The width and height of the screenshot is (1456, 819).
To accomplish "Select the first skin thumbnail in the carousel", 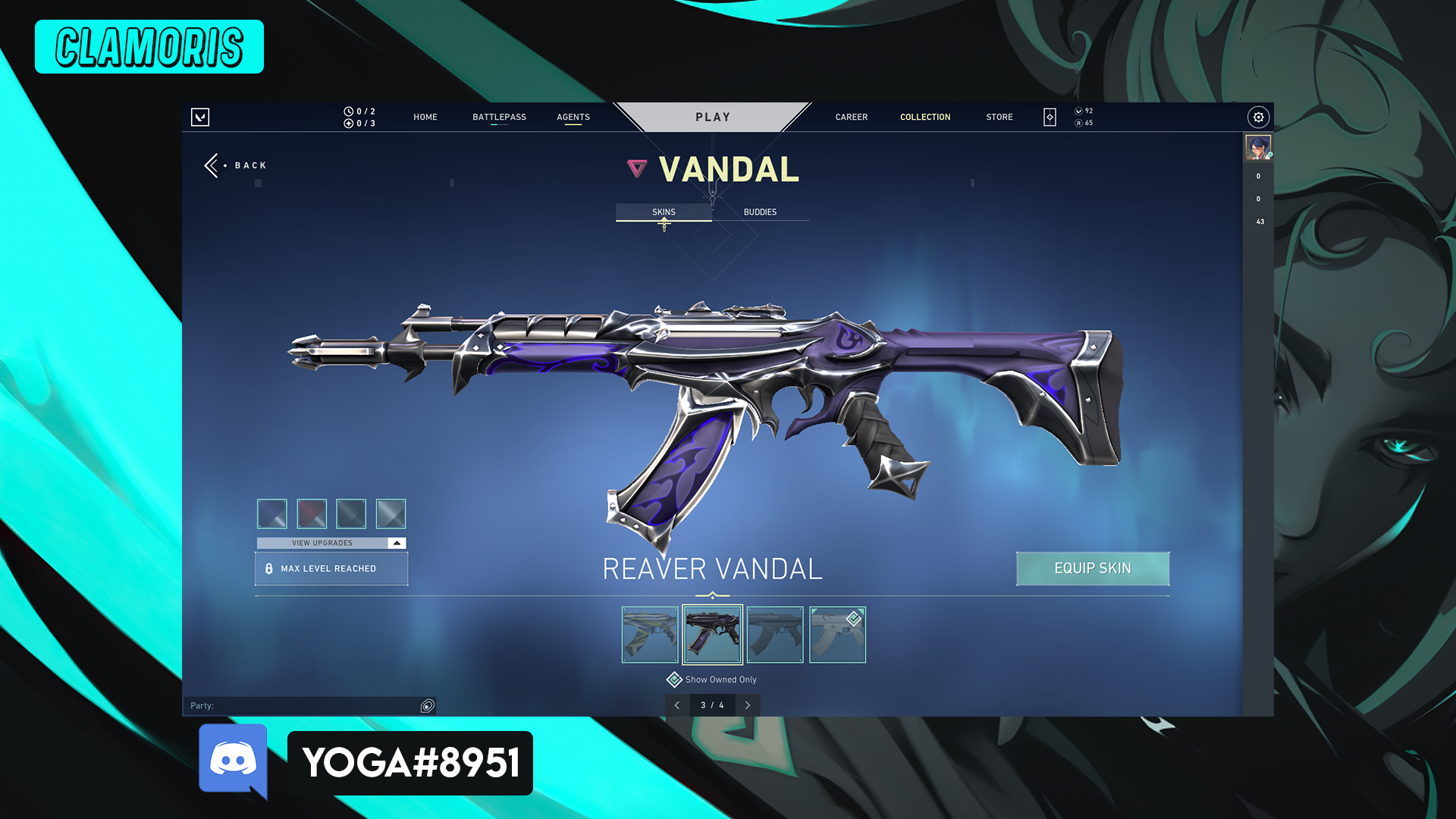I will 650,635.
